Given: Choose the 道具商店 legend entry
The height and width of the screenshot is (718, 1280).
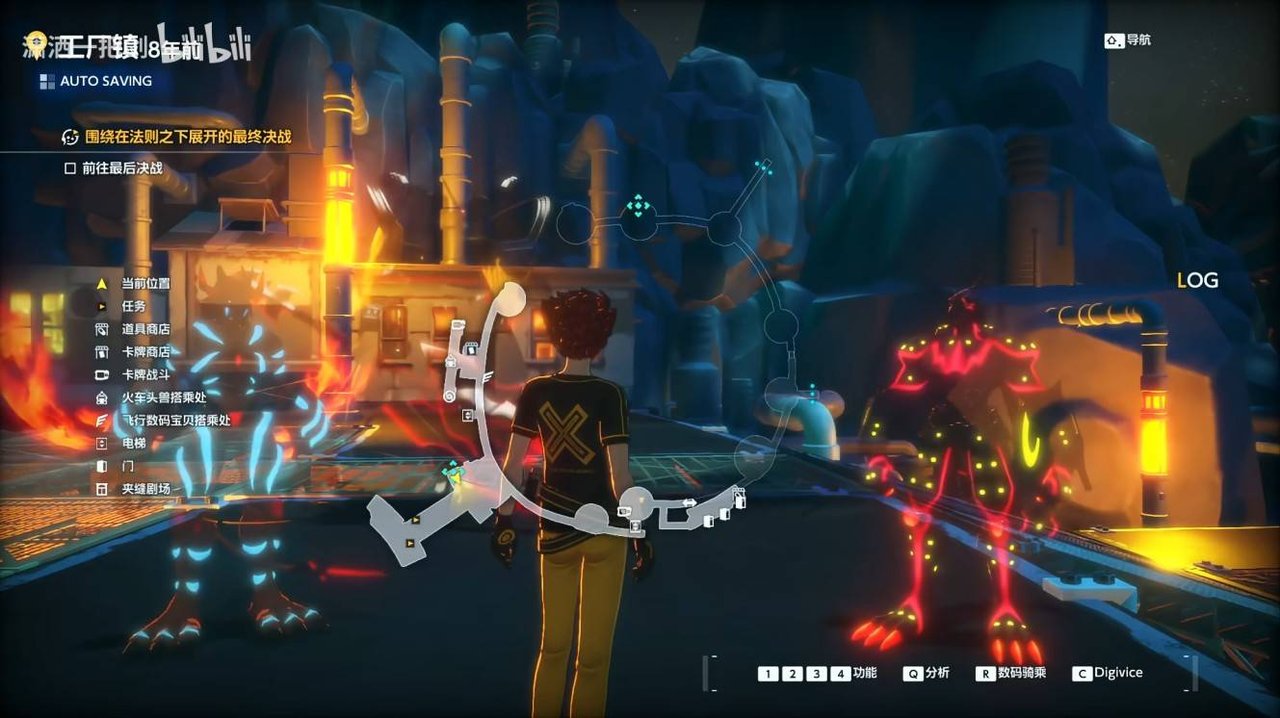Looking at the screenshot, I should click(x=145, y=329).
